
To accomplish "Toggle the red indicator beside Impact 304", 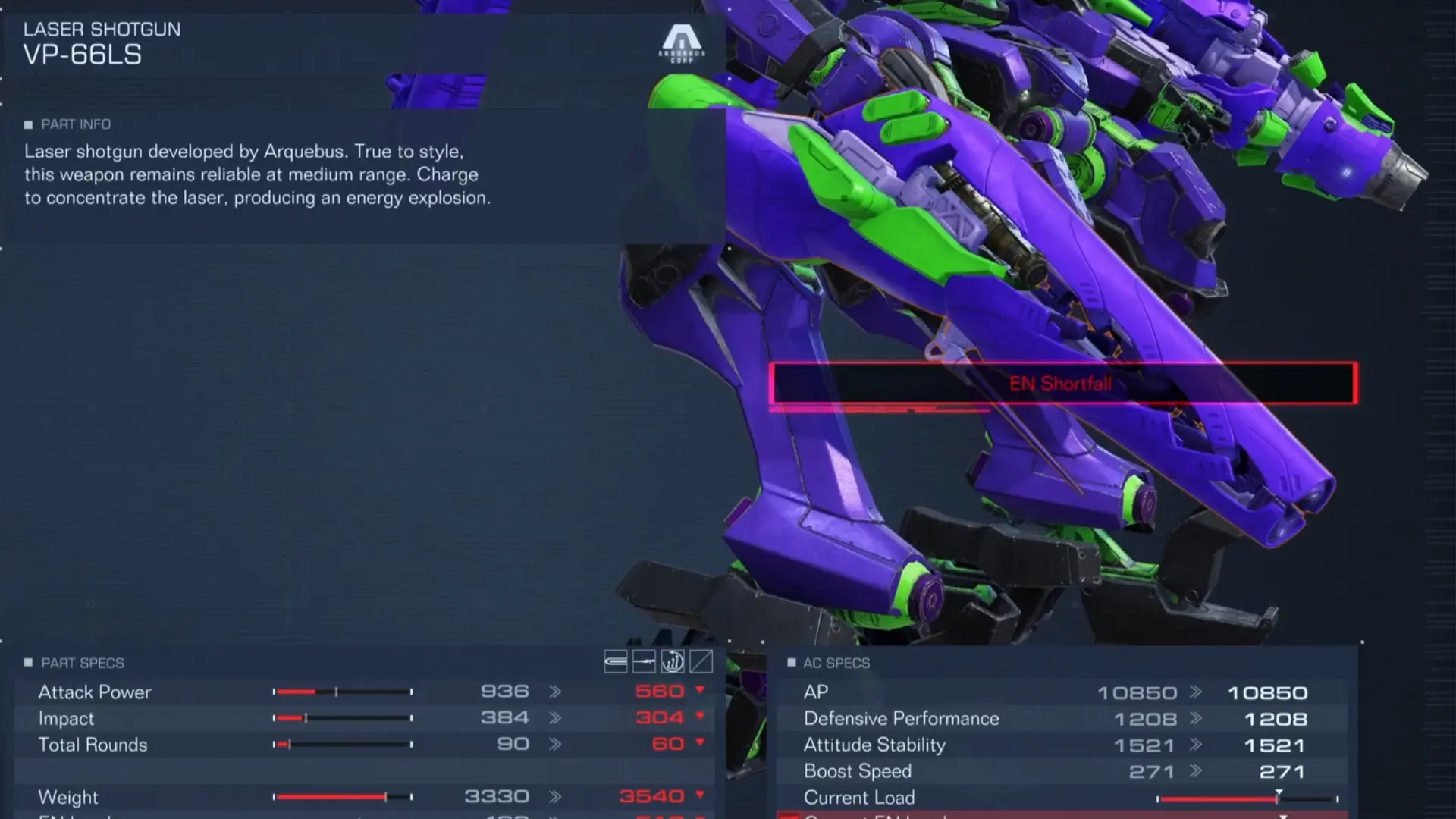I will pos(699,718).
